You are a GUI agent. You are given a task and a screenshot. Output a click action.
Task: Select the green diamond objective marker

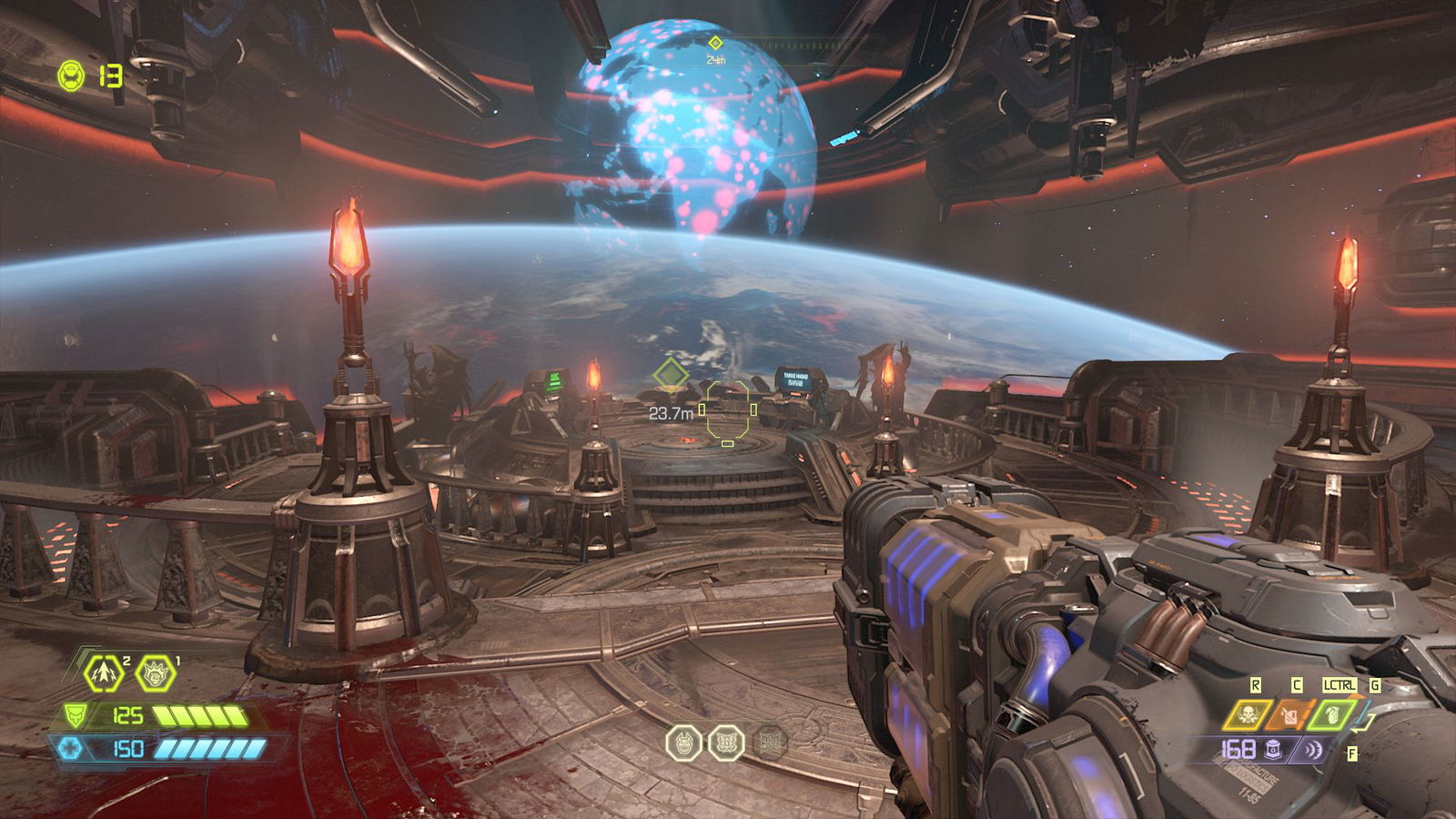click(671, 374)
